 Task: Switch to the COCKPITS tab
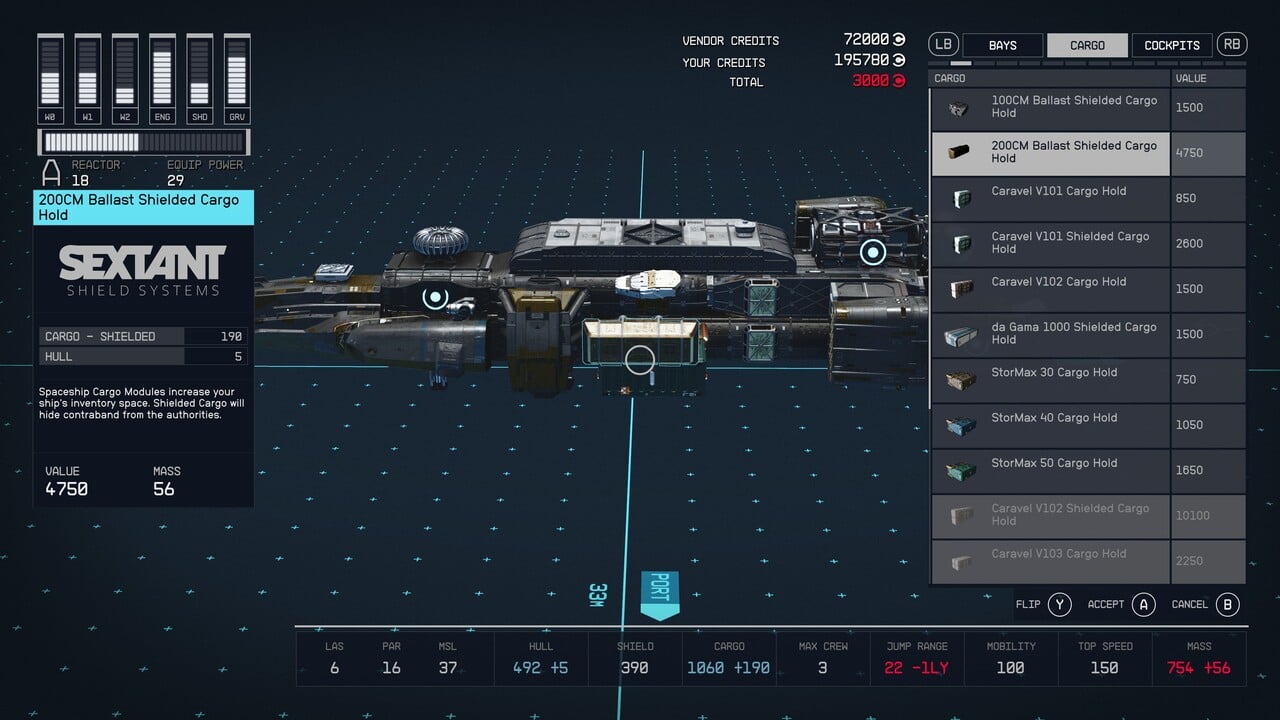pyautogui.click(x=1171, y=44)
